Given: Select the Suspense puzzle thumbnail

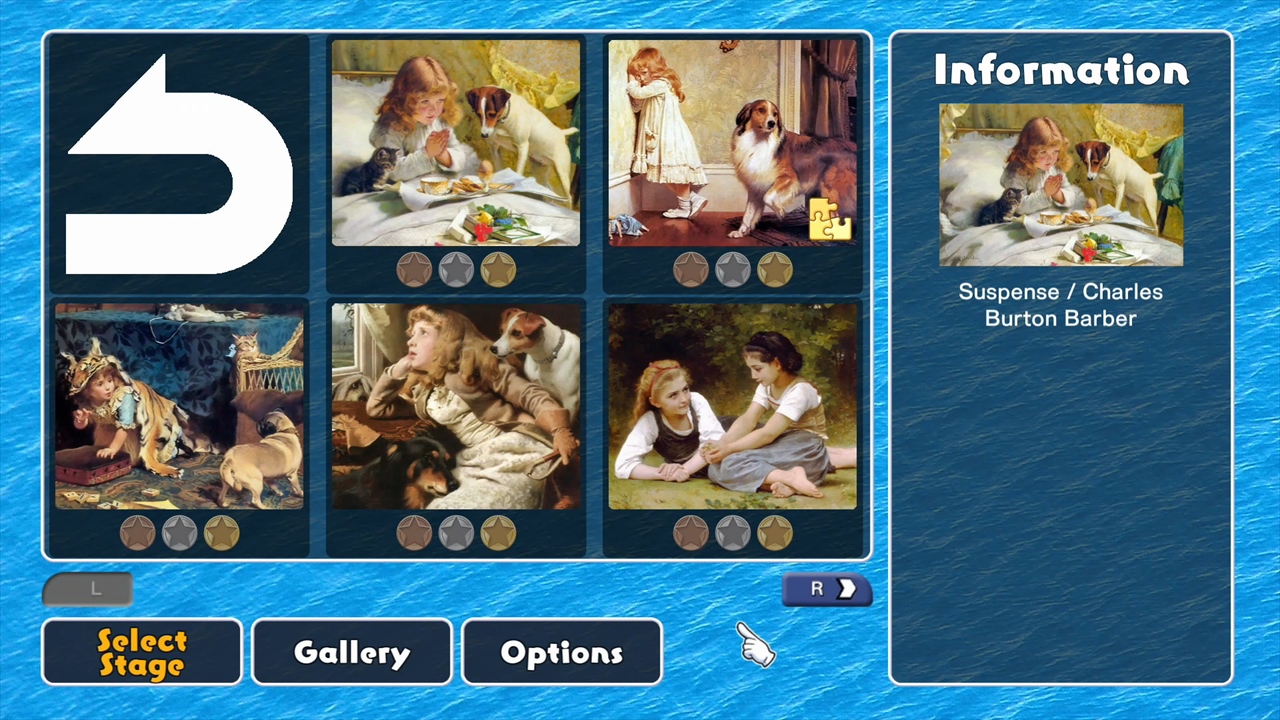Looking at the screenshot, I should click(456, 140).
